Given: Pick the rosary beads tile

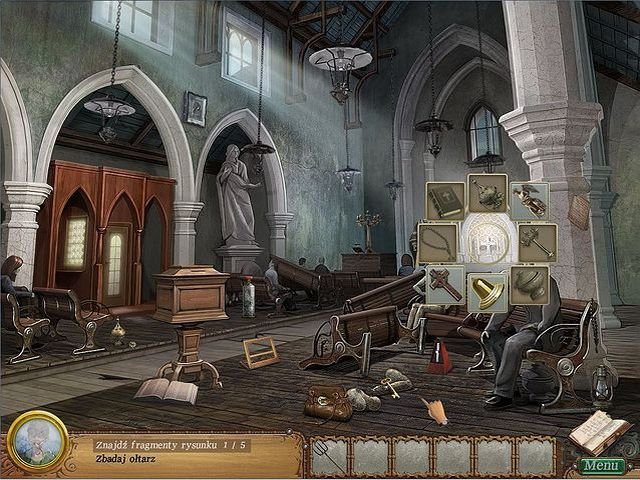Looking at the screenshot, I should click(436, 242).
